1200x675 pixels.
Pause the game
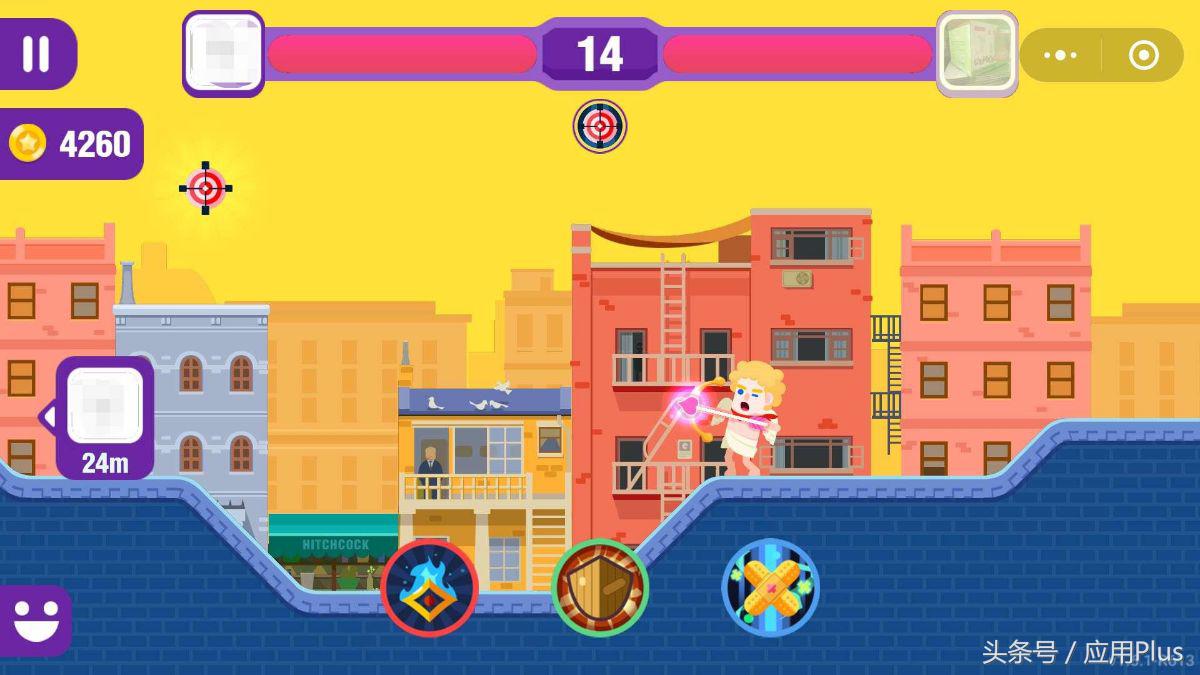pos(36,54)
